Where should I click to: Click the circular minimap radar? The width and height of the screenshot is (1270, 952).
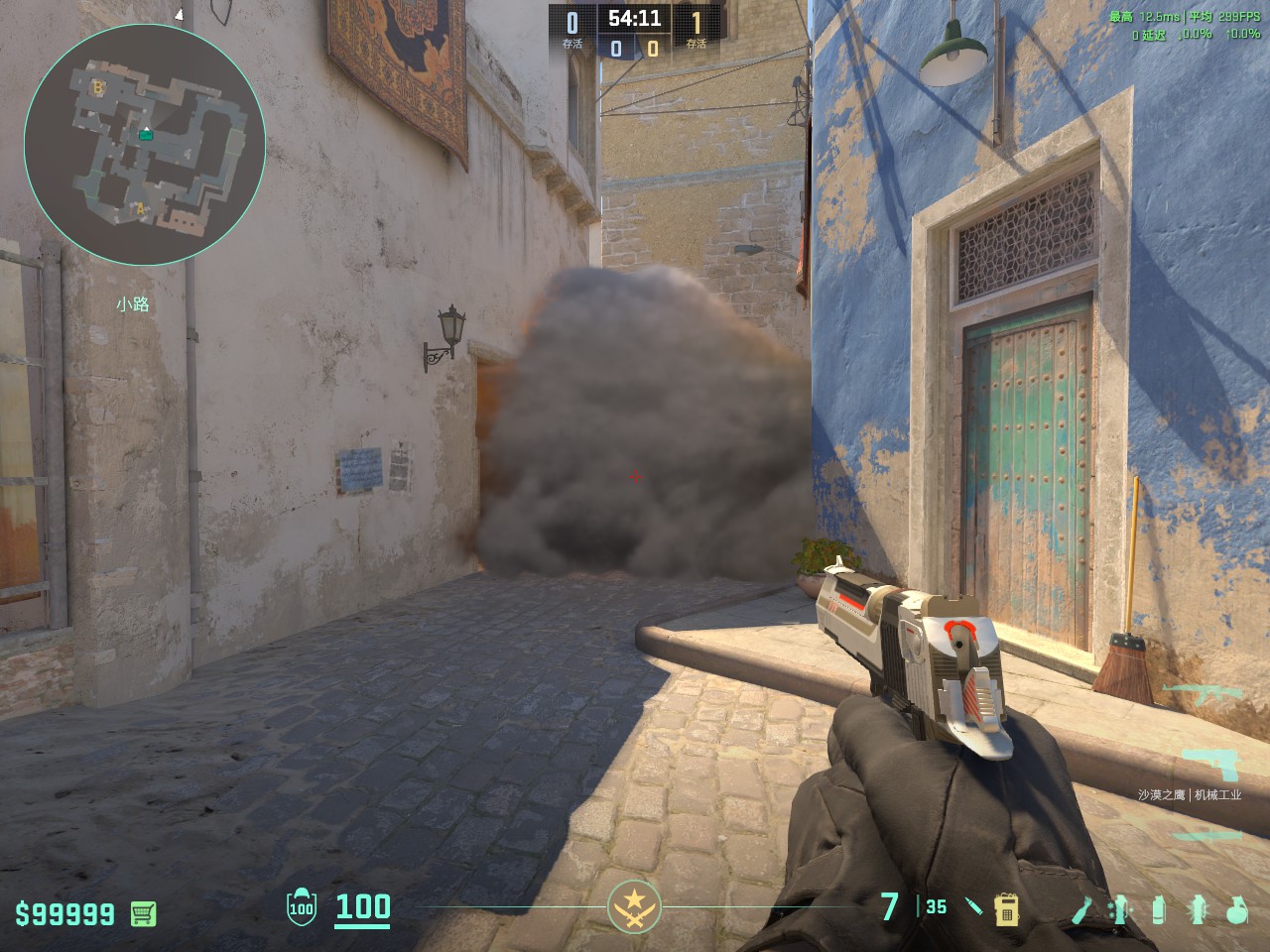(145, 145)
